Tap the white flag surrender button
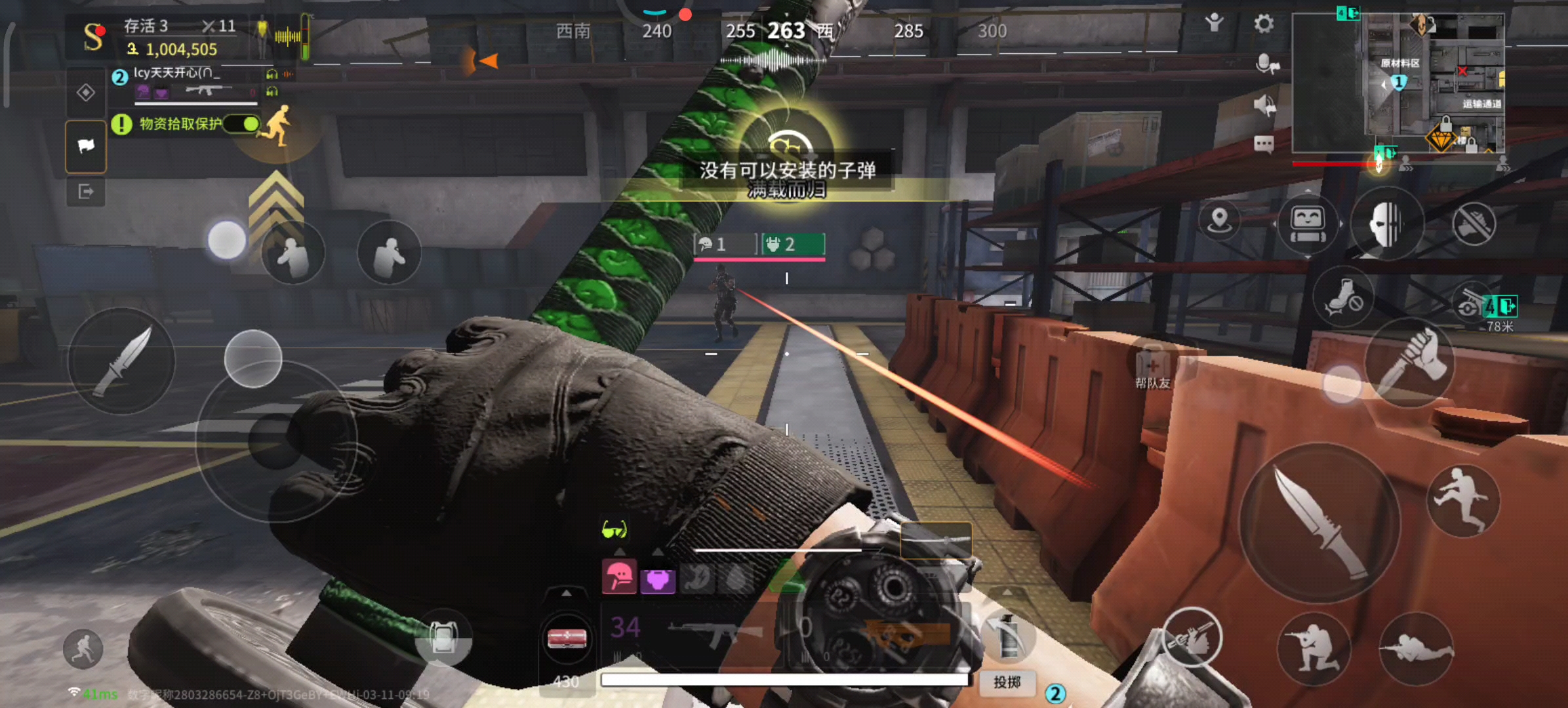Image resolution: width=1568 pixels, height=708 pixels. [x=86, y=146]
